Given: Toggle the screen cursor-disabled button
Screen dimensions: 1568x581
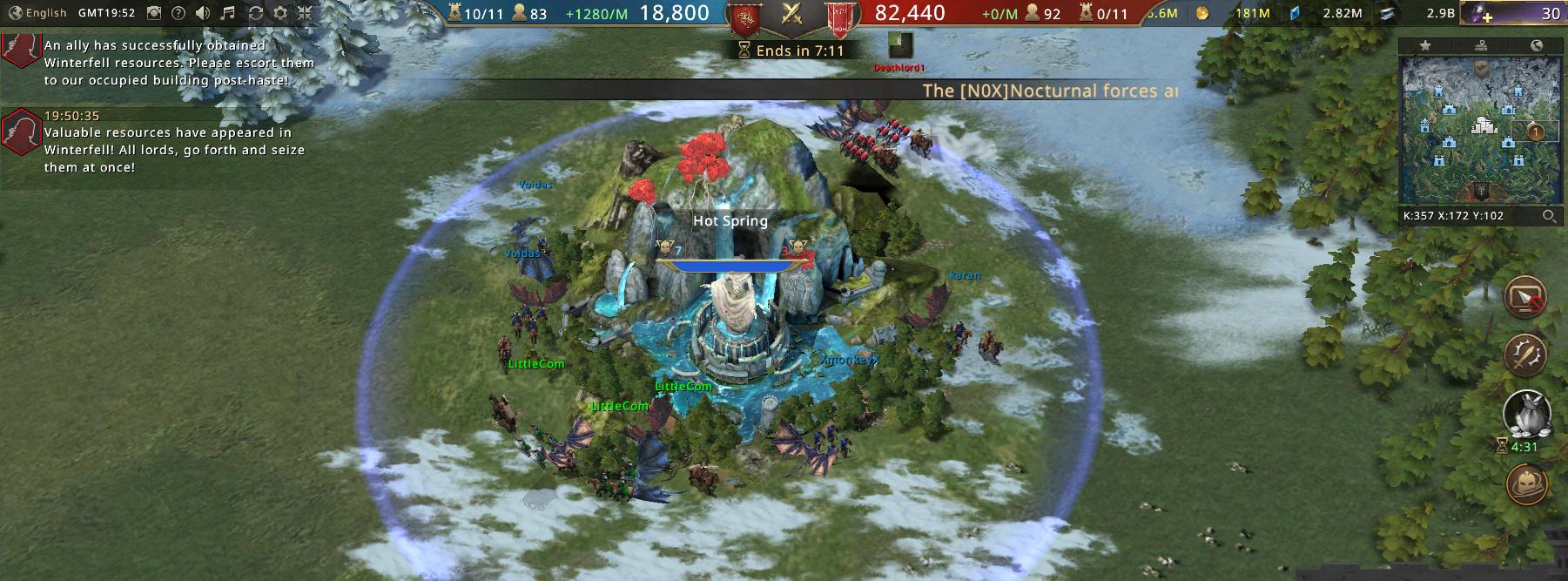Looking at the screenshot, I should (1525, 298).
